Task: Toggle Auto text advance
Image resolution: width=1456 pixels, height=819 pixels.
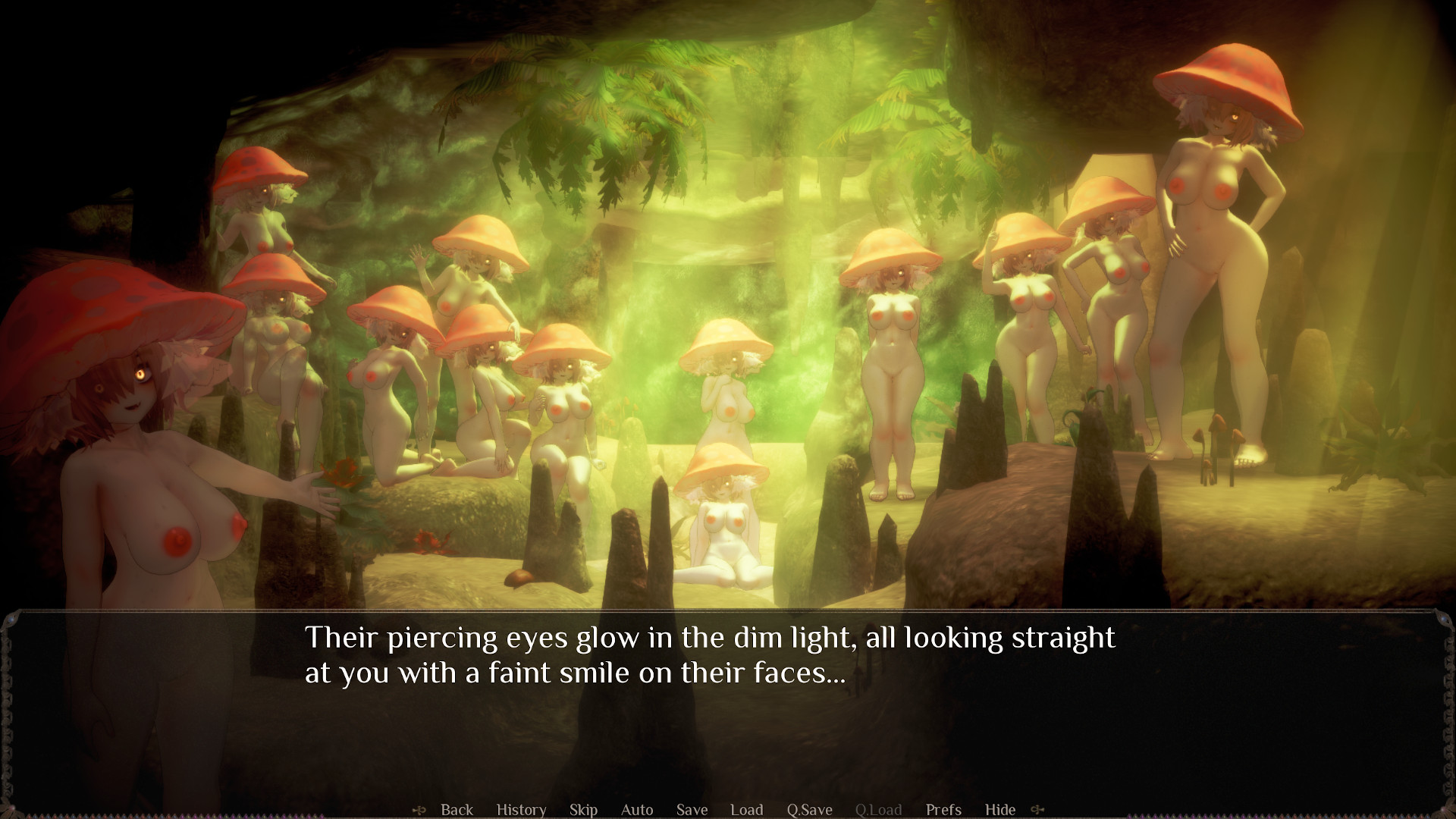Action: (637, 809)
